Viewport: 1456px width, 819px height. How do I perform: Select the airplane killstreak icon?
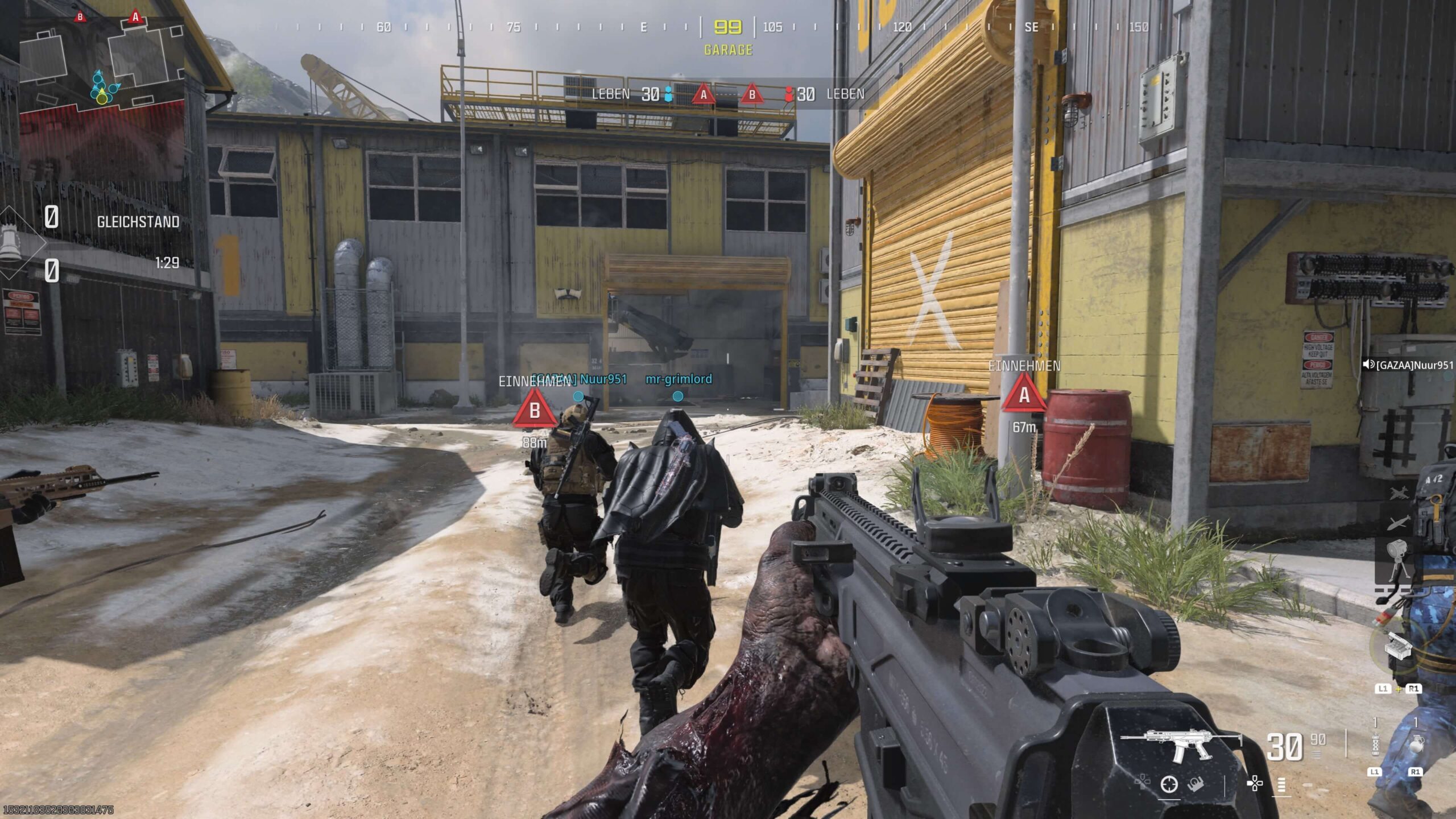(x=1399, y=493)
